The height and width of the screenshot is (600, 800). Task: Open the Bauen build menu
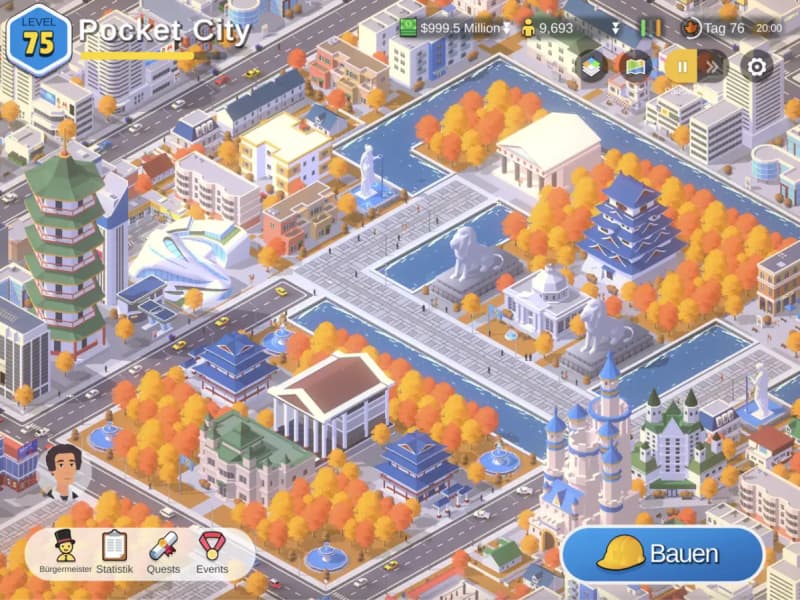coord(662,553)
